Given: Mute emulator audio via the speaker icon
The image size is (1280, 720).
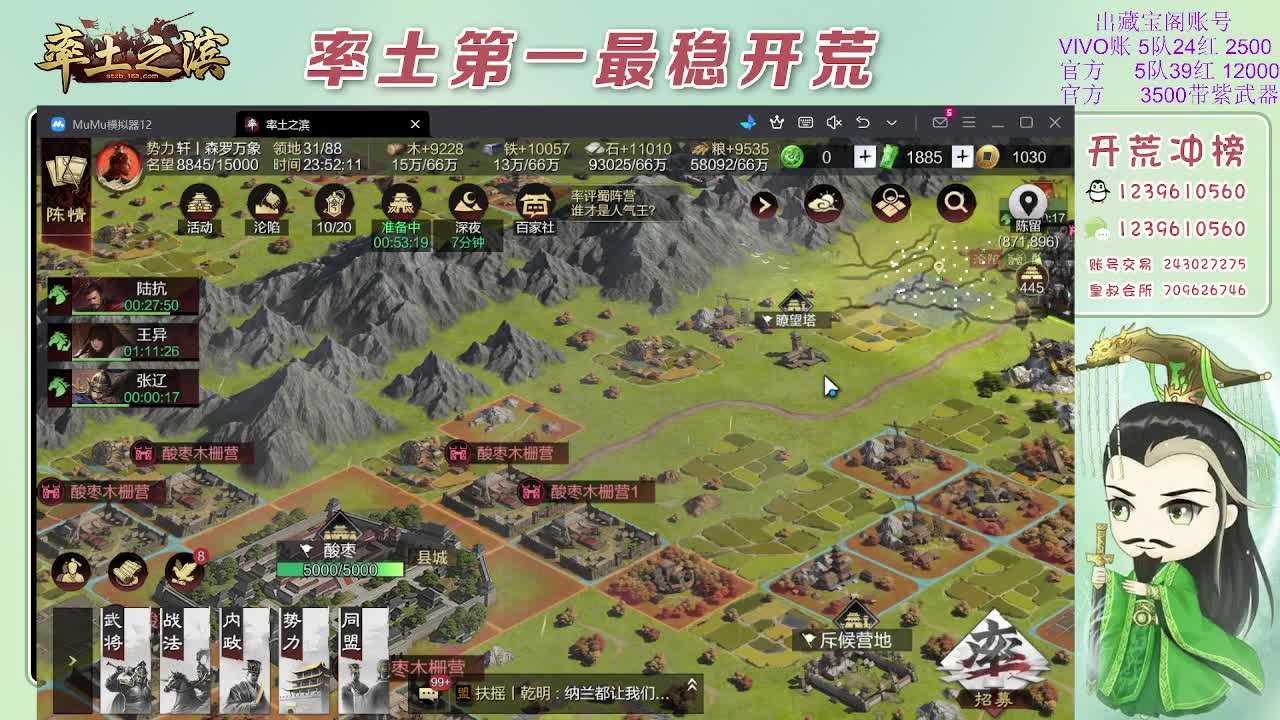Looking at the screenshot, I should (x=833, y=122).
